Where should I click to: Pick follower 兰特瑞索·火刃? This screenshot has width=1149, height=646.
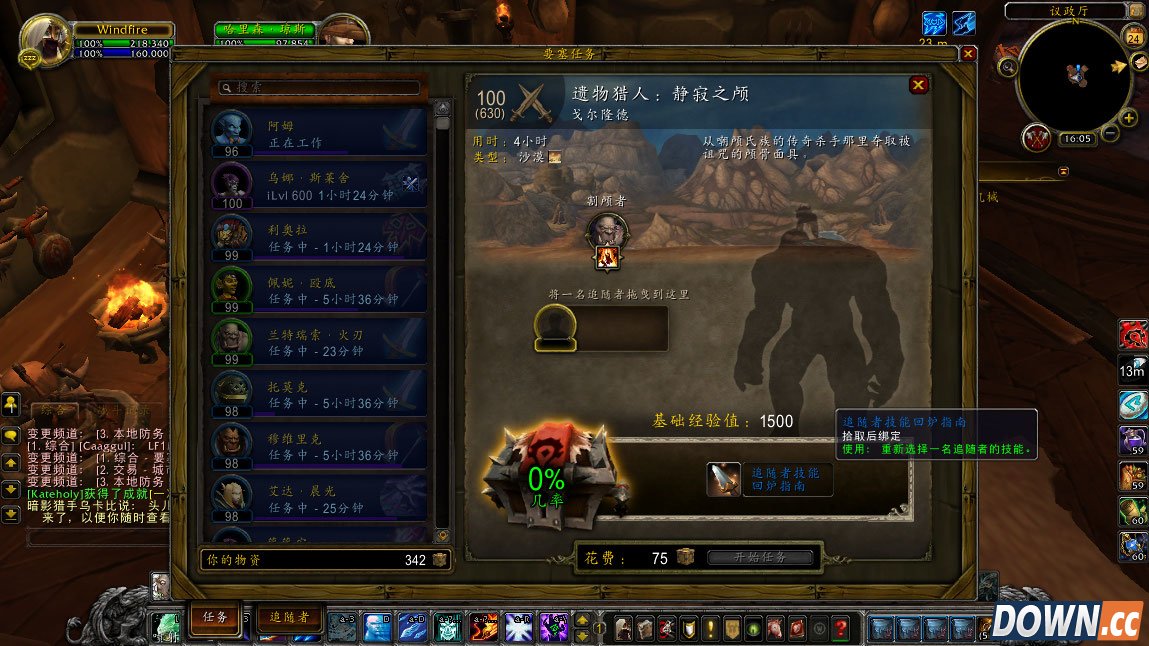click(319, 342)
